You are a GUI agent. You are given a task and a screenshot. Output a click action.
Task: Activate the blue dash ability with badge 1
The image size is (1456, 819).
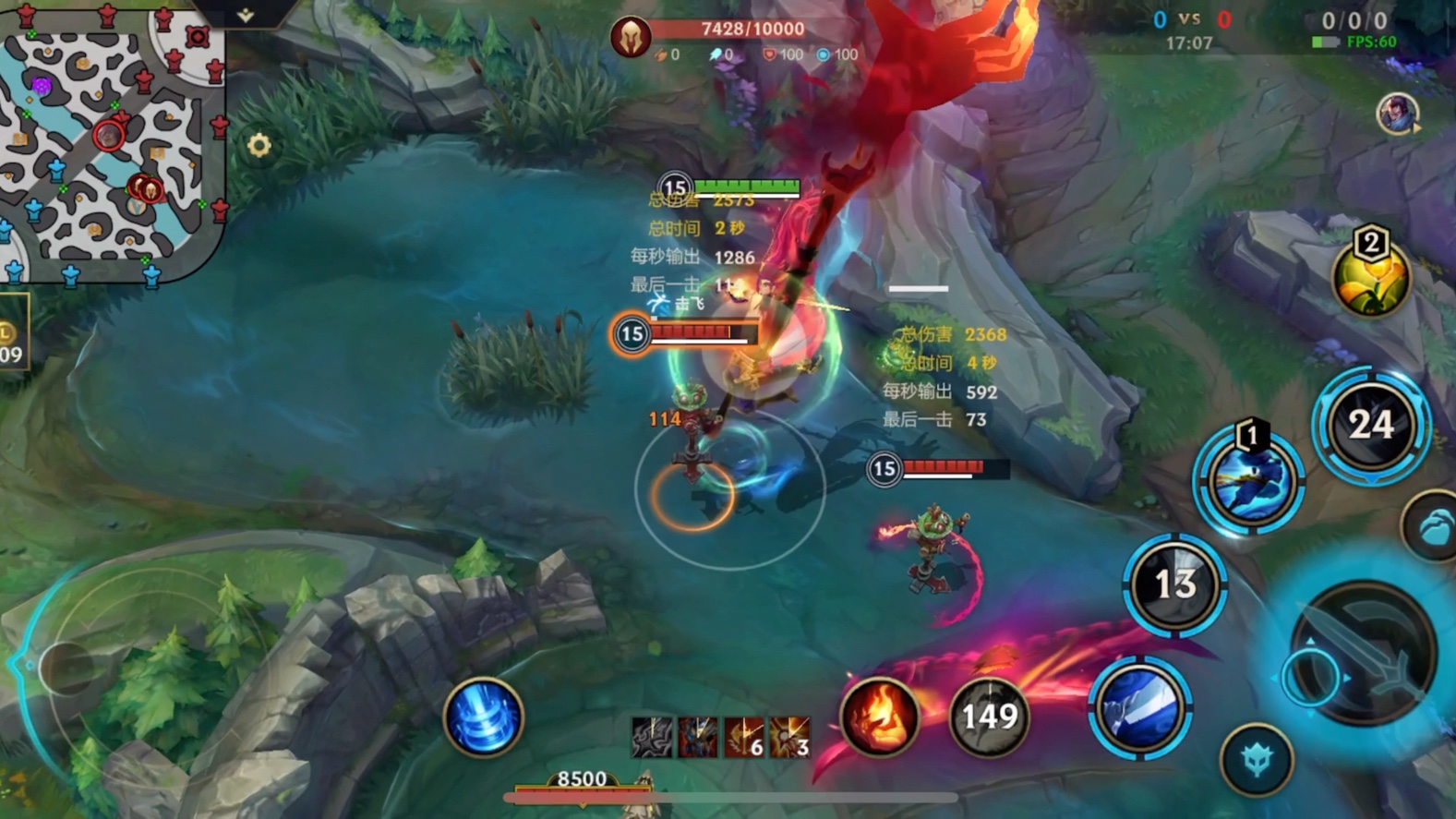(x=1248, y=482)
